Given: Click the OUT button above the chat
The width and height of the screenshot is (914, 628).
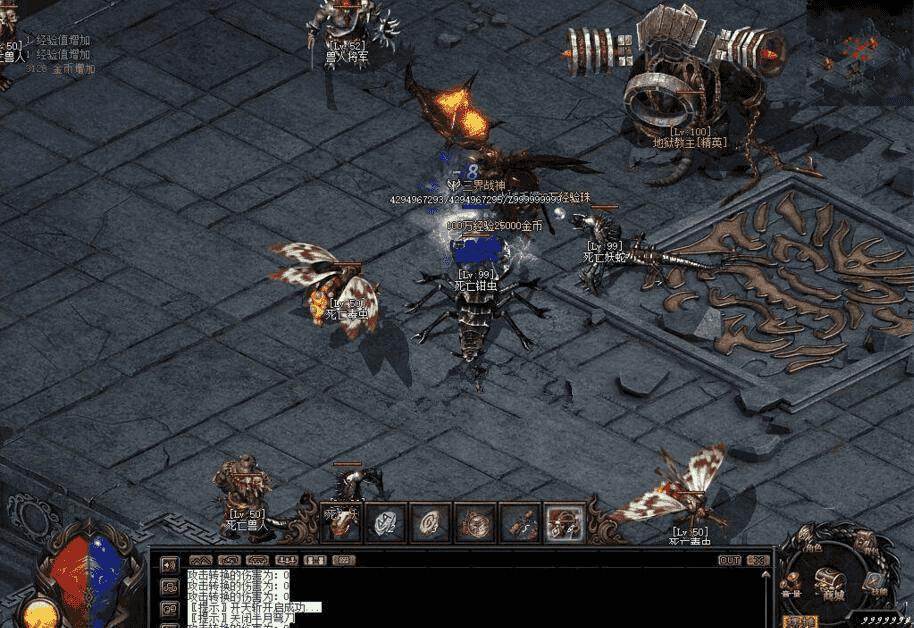Looking at the screenshot, I should tap(729, 560).
